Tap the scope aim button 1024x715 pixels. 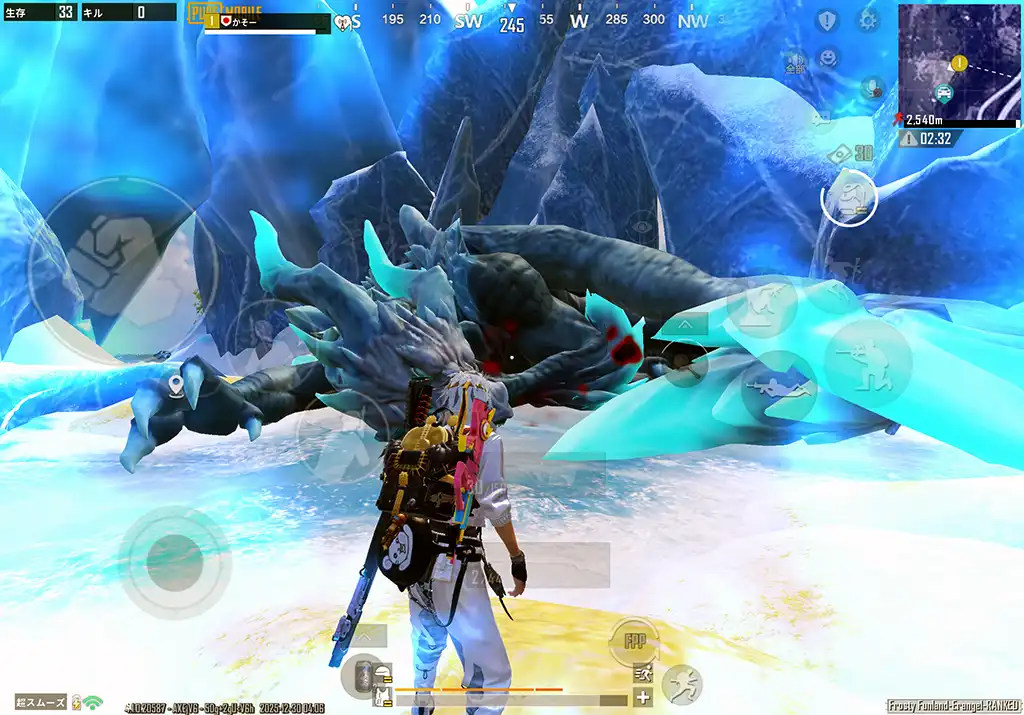tap(683, 361)
